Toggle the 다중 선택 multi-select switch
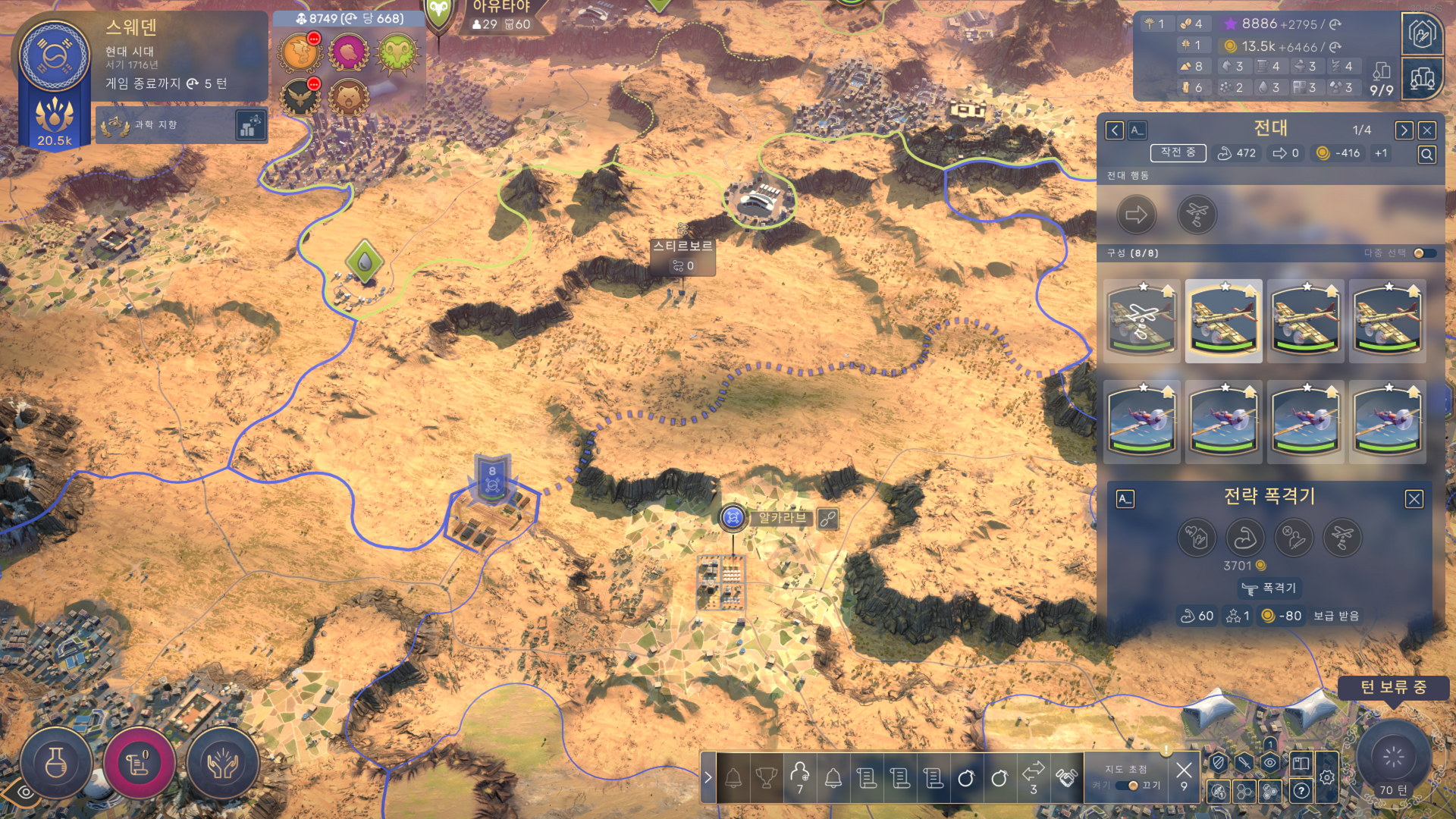Image resolution: width=1456 pixels, height=819 pixels. tap(1423, 253)
